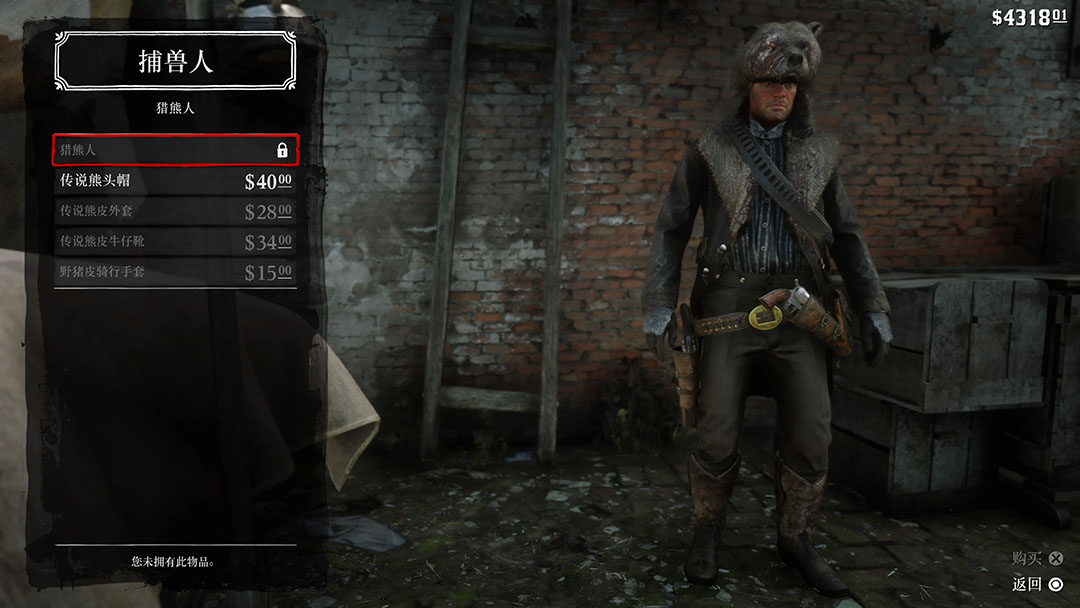The image size is (1080, 608).
Task: Choose the 野猪皮骑行手套 gloves item
Action: point(175,272)
